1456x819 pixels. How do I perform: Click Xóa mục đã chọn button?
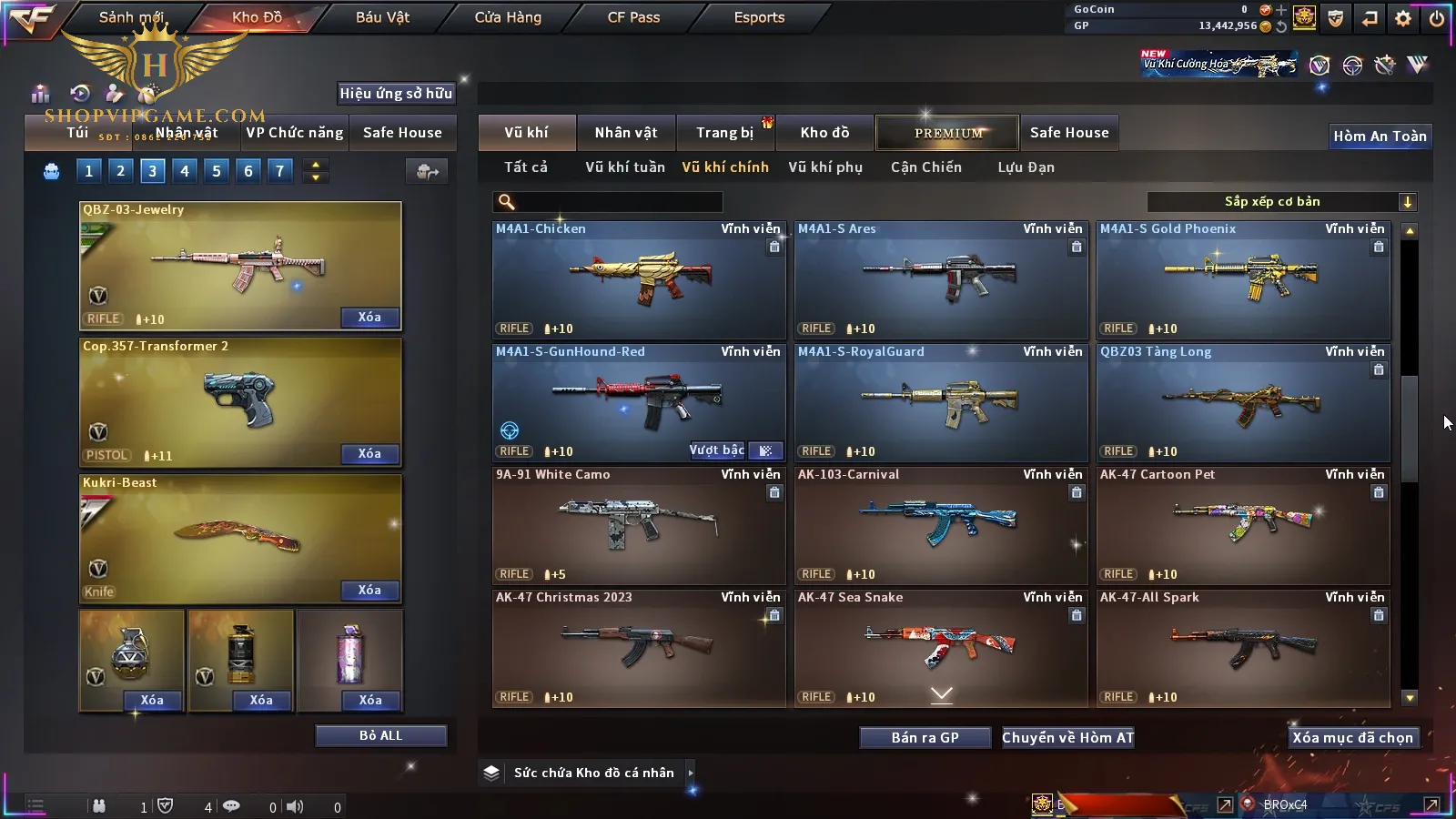[1352, 738]
